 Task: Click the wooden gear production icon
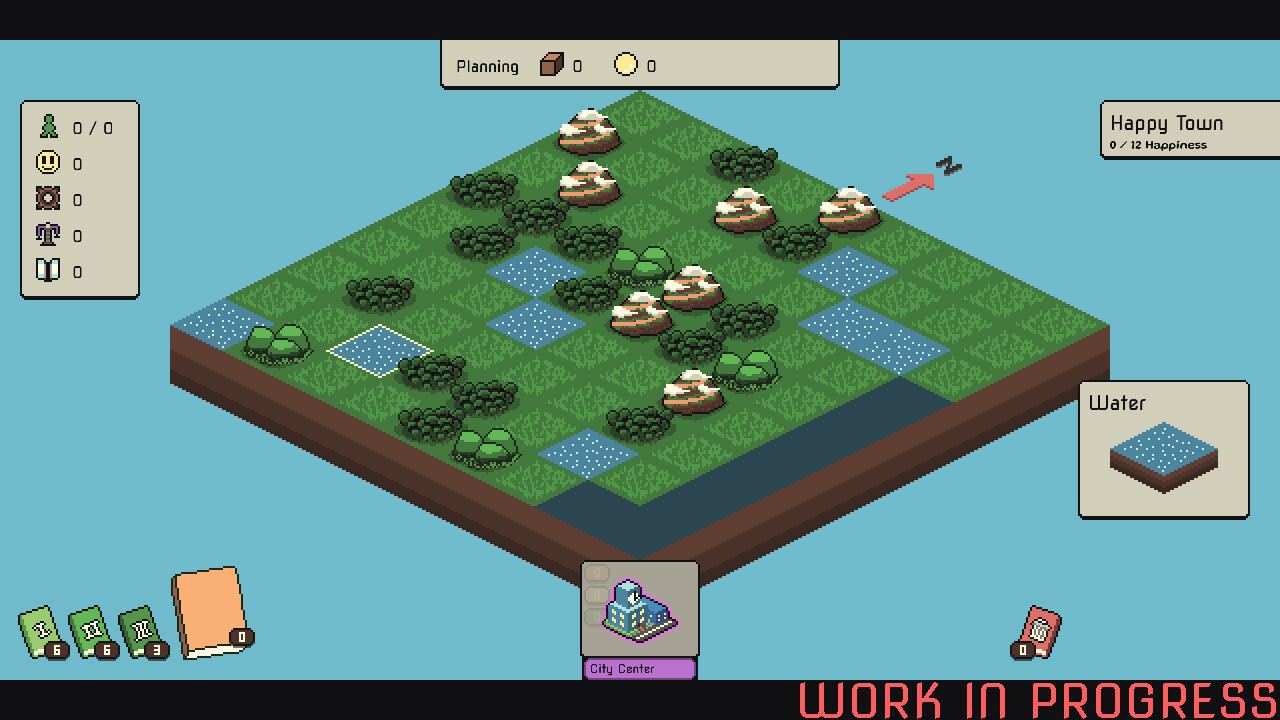(46, 199)
